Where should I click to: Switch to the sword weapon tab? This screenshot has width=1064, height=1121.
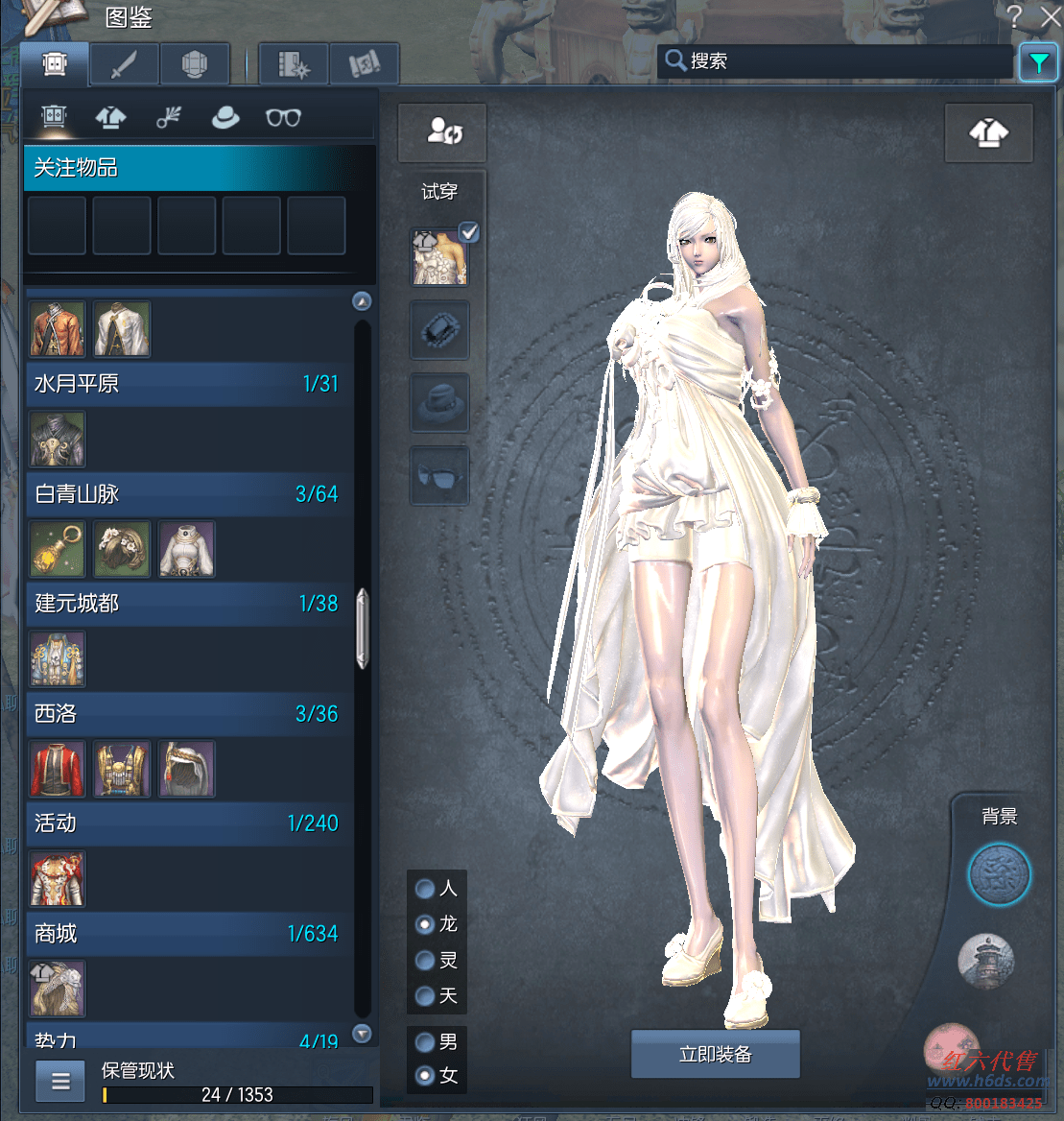(x=125, y=64)
